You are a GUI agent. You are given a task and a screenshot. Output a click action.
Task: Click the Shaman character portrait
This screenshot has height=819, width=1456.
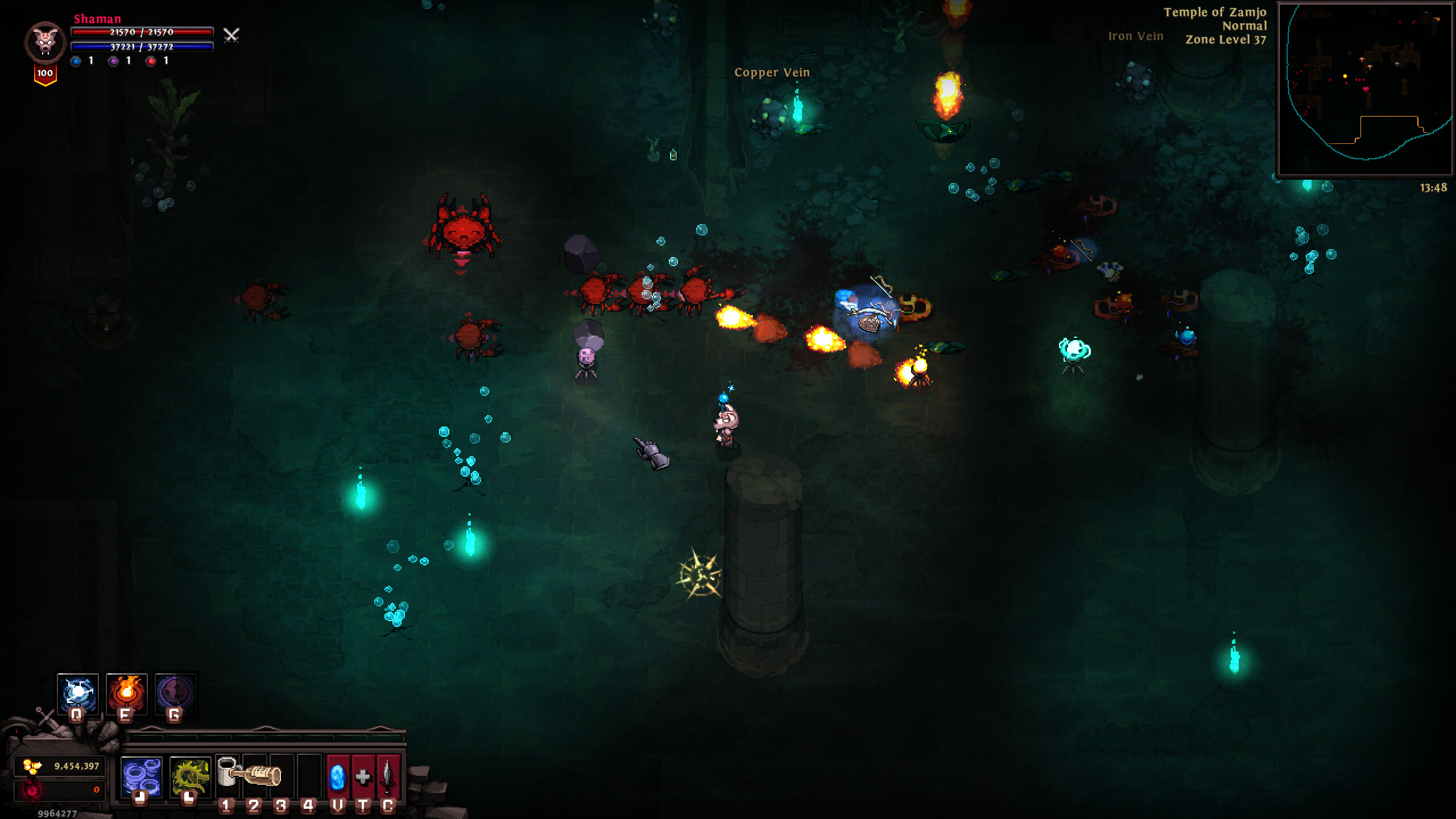pyautogui.click(x=44, y=42)
